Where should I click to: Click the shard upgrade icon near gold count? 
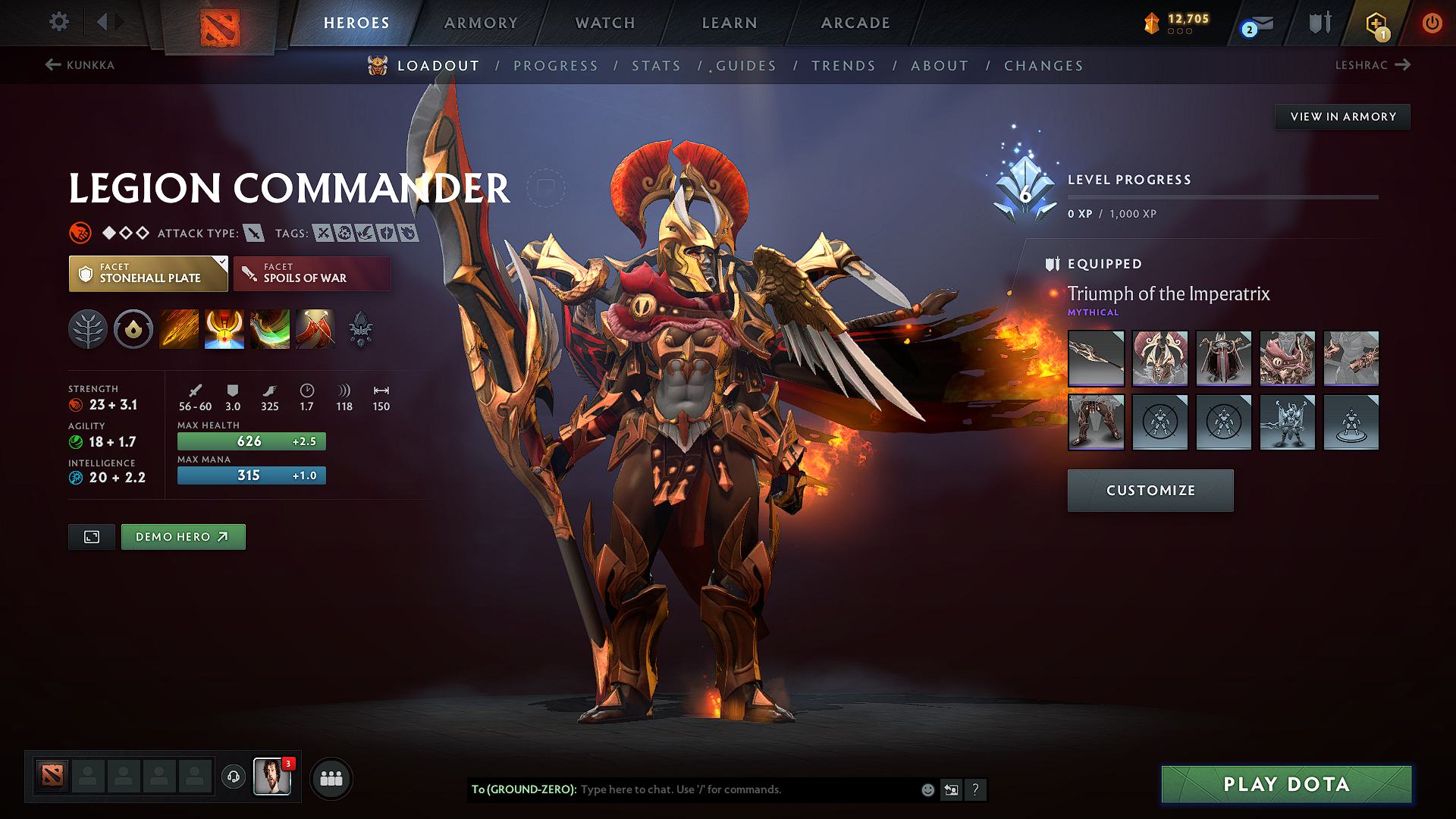pos(1150,23)
